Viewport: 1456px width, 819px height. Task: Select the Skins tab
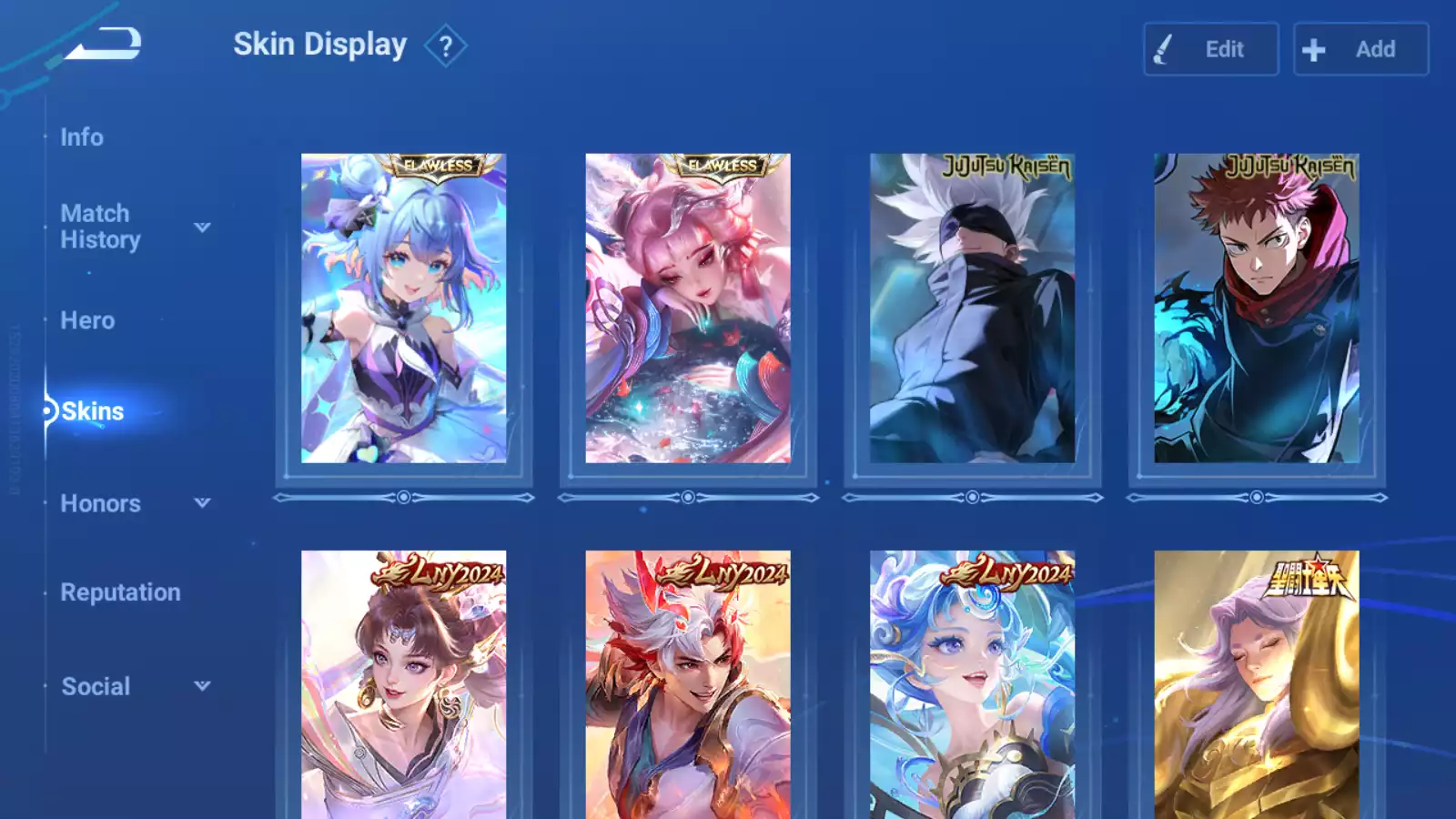tap(92, 411)
